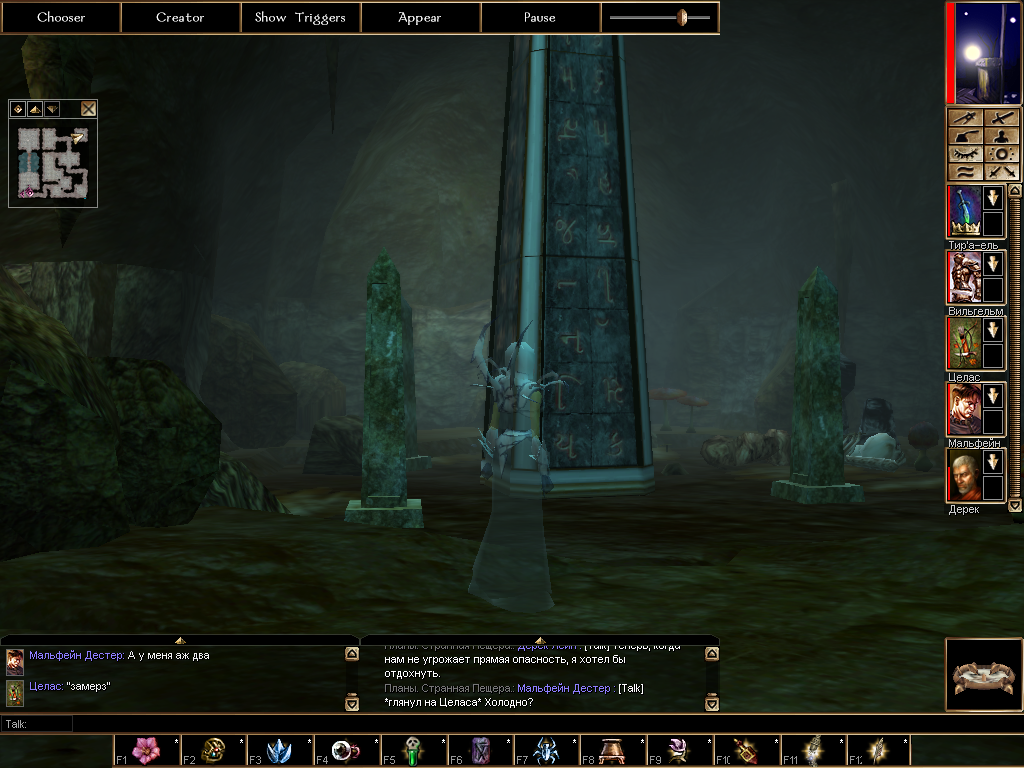Close the minimap window

(88, 109)
